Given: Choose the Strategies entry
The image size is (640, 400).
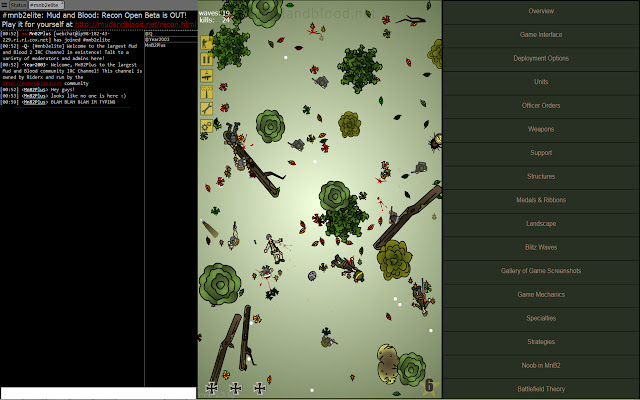Looking at the screenshot, I should coord(541,342).
